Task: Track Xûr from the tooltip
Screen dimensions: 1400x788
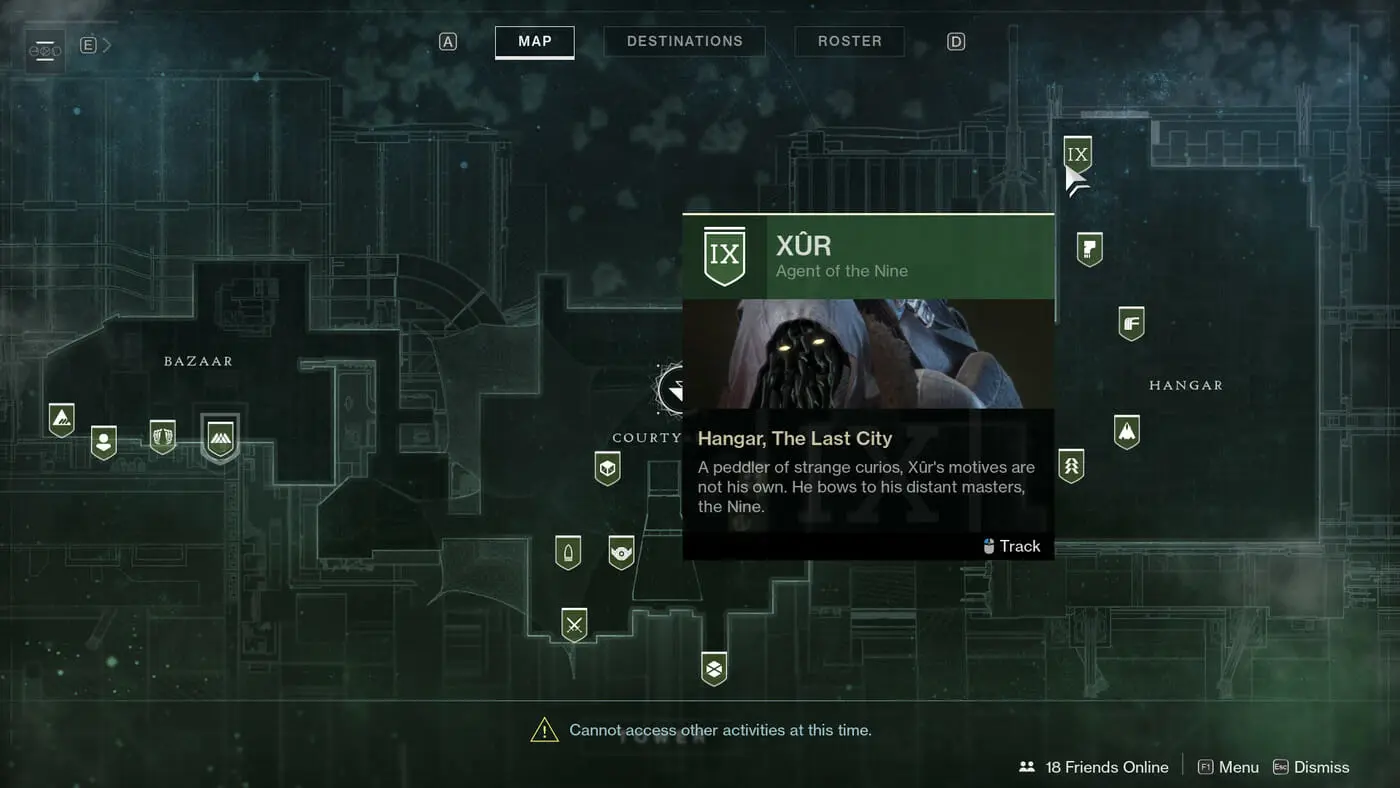Action: pyautogui.click(x=1012, y=546)
